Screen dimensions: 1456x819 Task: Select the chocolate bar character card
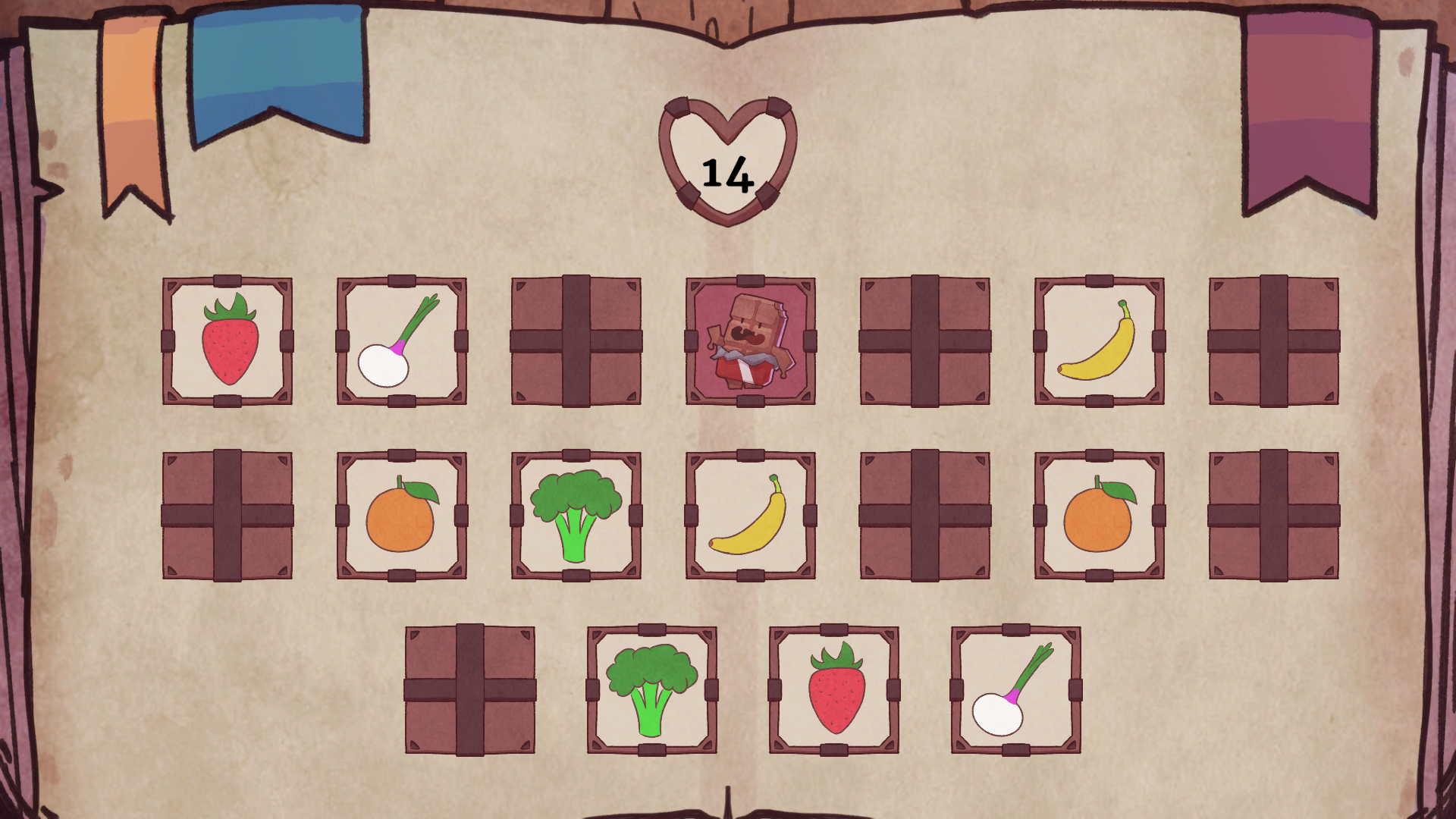click(x=751, y=341)
